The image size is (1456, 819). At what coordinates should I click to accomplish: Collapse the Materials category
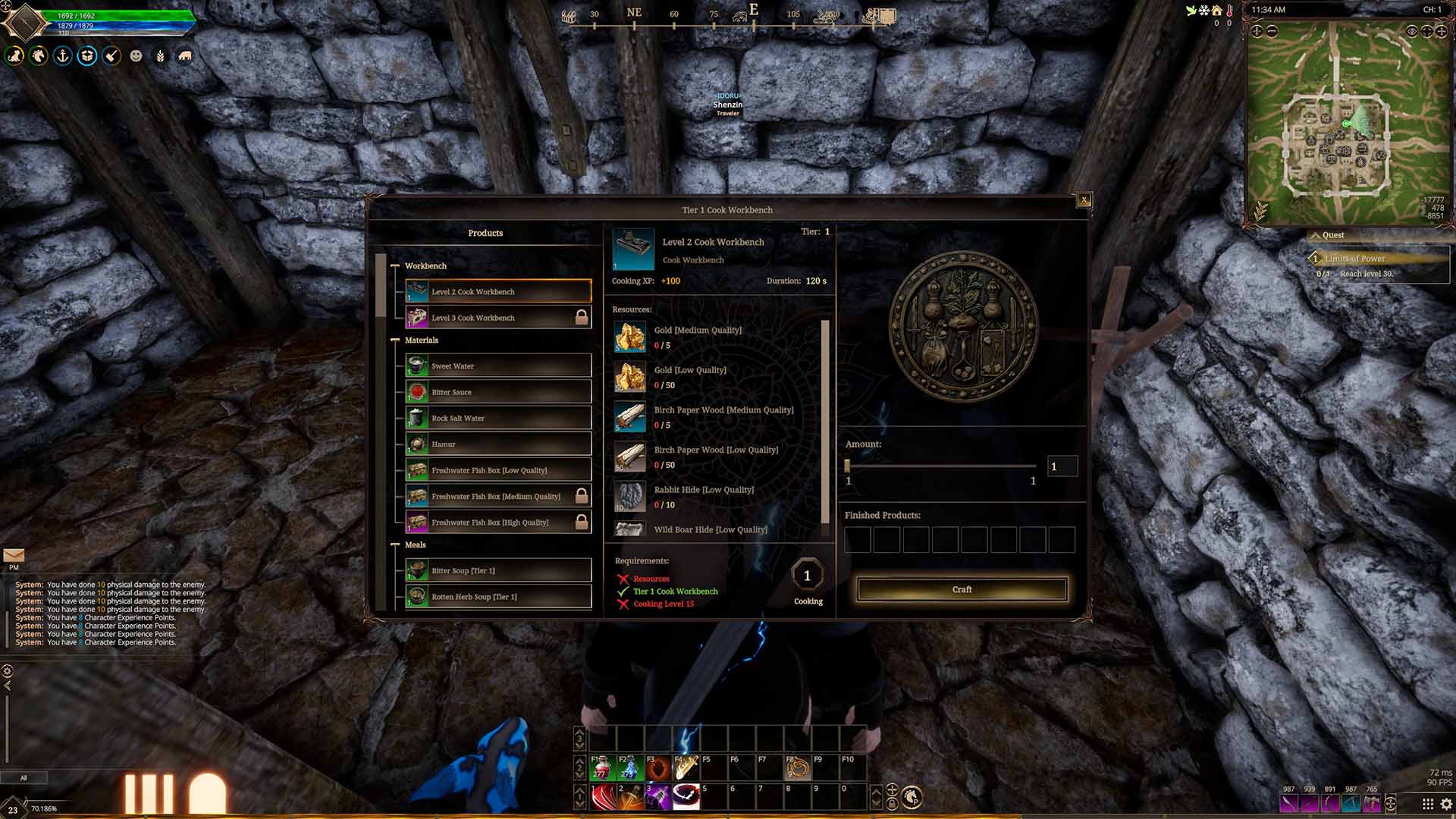coord(395,340)
